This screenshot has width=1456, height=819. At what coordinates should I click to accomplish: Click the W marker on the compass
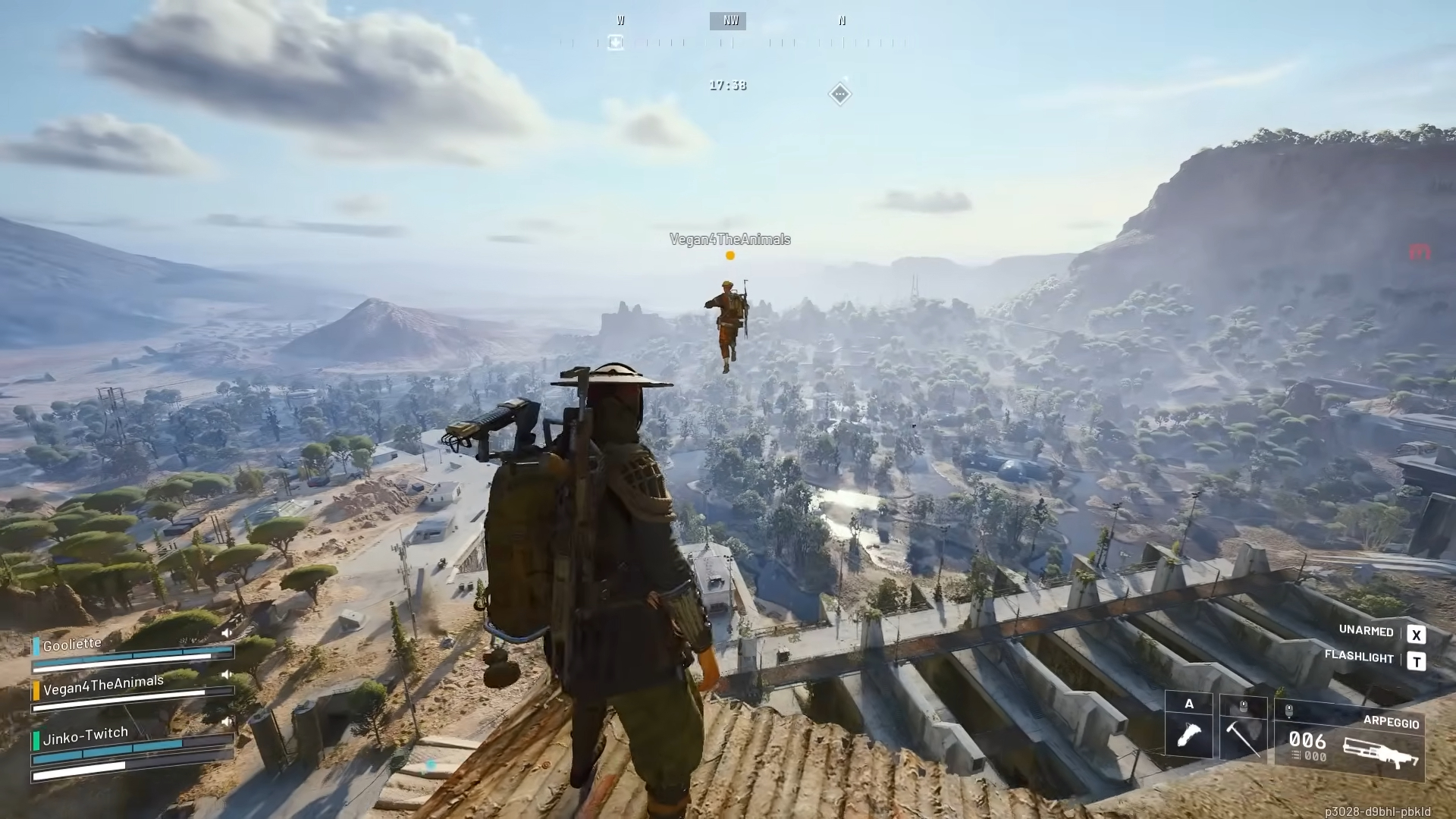point(620,20)
